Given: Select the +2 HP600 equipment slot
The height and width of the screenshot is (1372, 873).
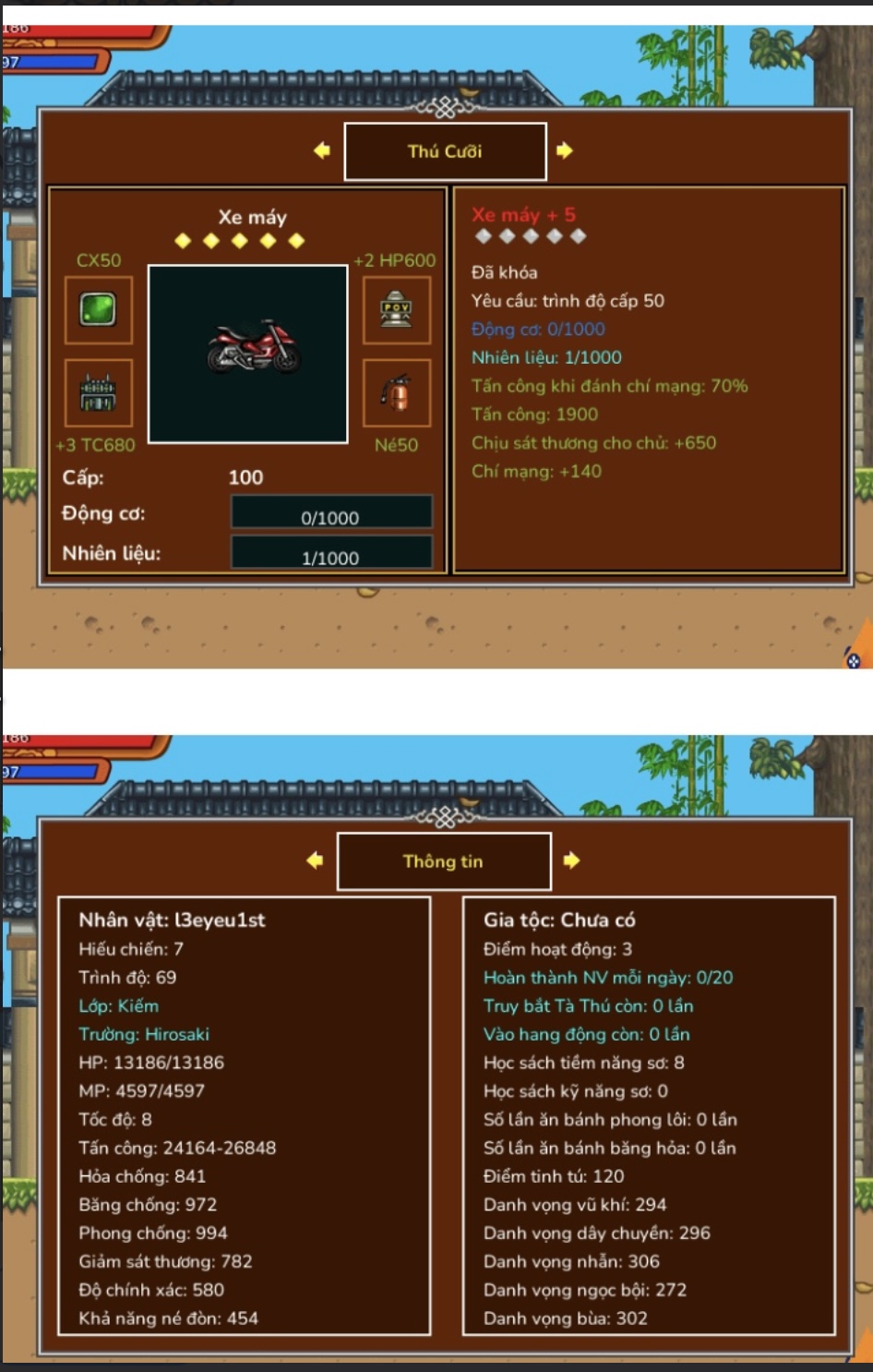Looking at the screenshot, I should (397, 309).
